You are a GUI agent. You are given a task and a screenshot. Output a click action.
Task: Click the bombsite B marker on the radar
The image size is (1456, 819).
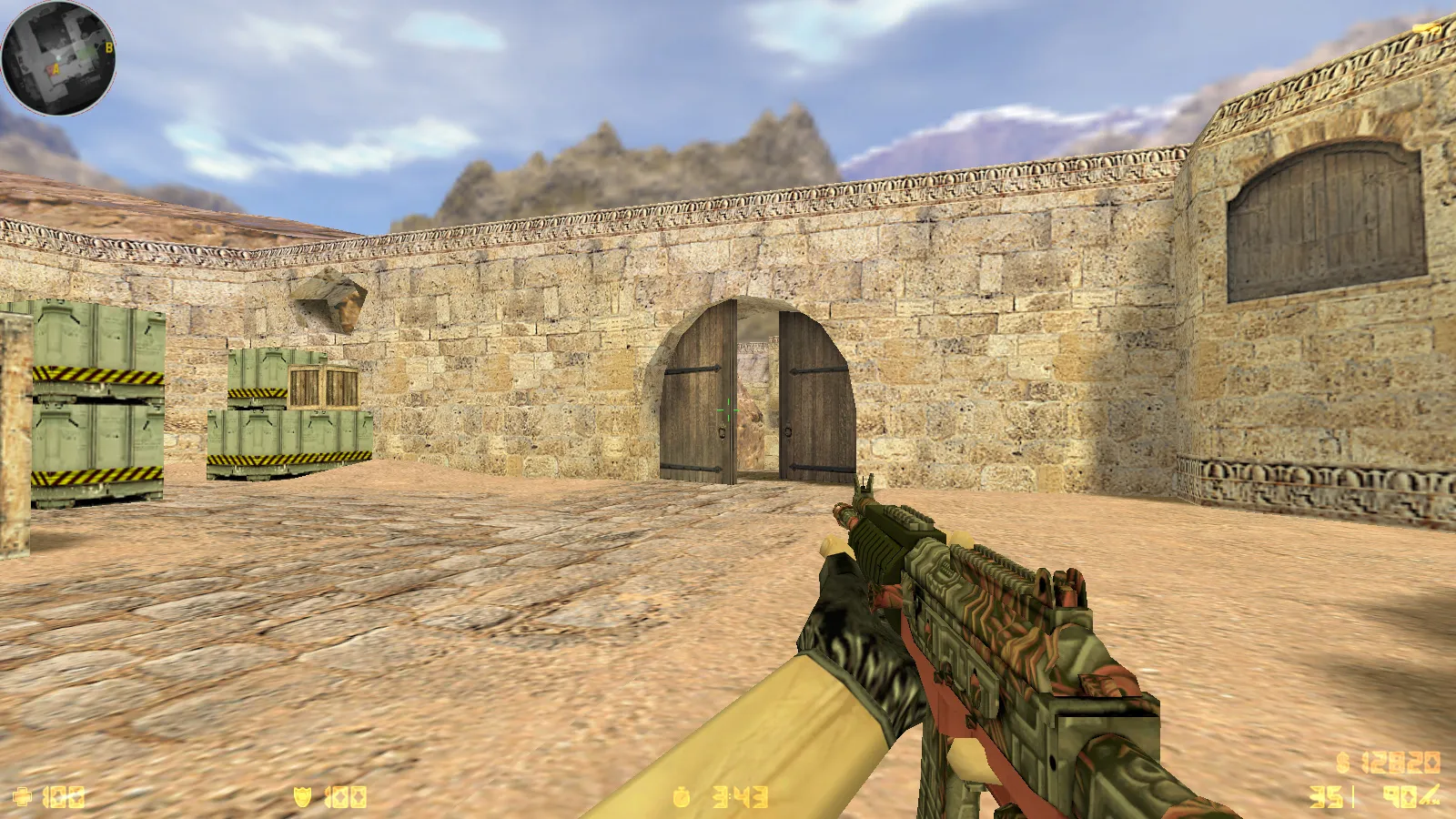point(109,47)
